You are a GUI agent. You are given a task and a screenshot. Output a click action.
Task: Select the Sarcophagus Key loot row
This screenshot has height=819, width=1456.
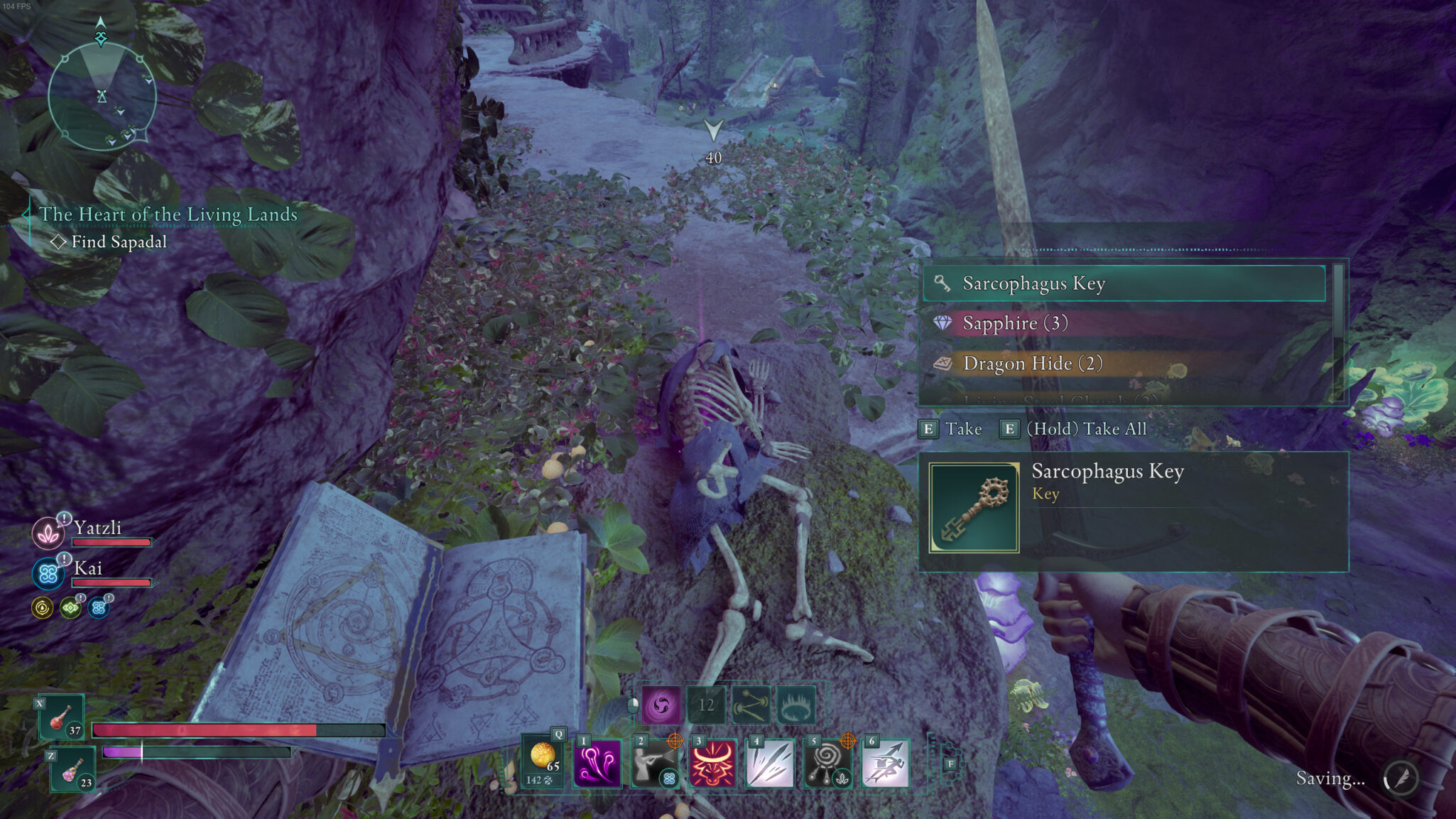click(x=1124, y=283)
